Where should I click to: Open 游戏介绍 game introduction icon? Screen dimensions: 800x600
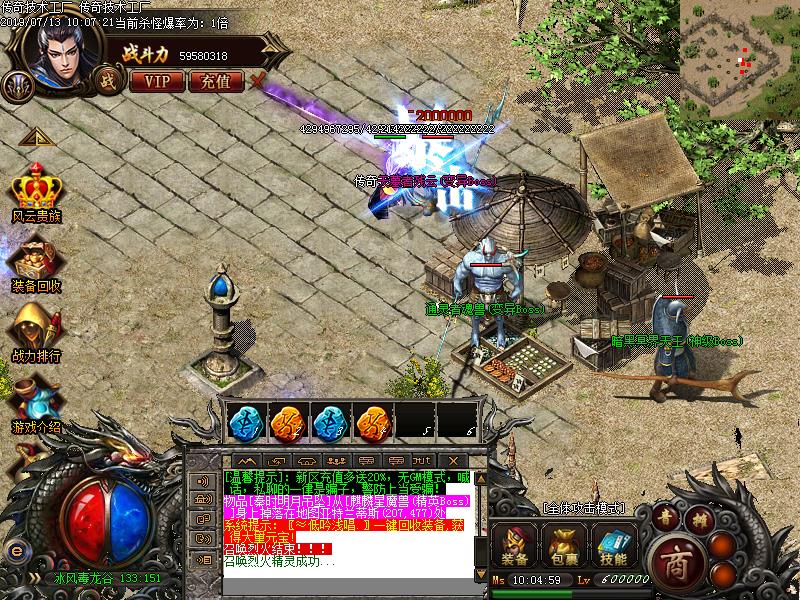coord(36,398)
